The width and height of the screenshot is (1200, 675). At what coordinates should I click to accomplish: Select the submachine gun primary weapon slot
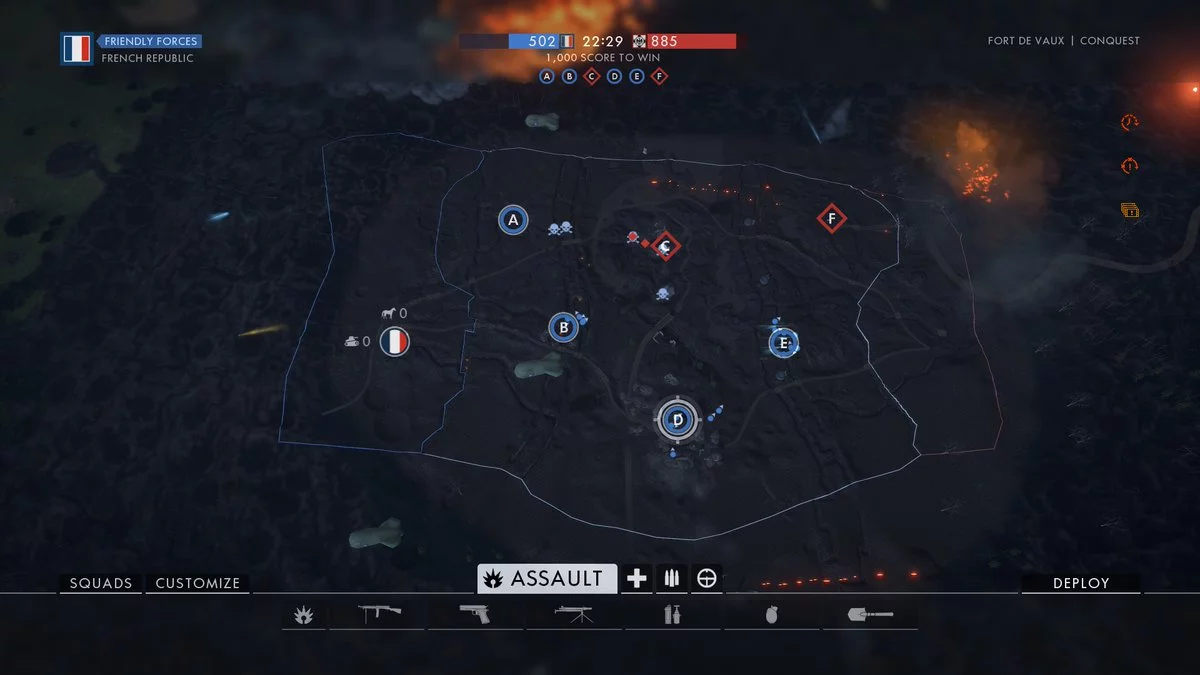click(x=379, y=613)
